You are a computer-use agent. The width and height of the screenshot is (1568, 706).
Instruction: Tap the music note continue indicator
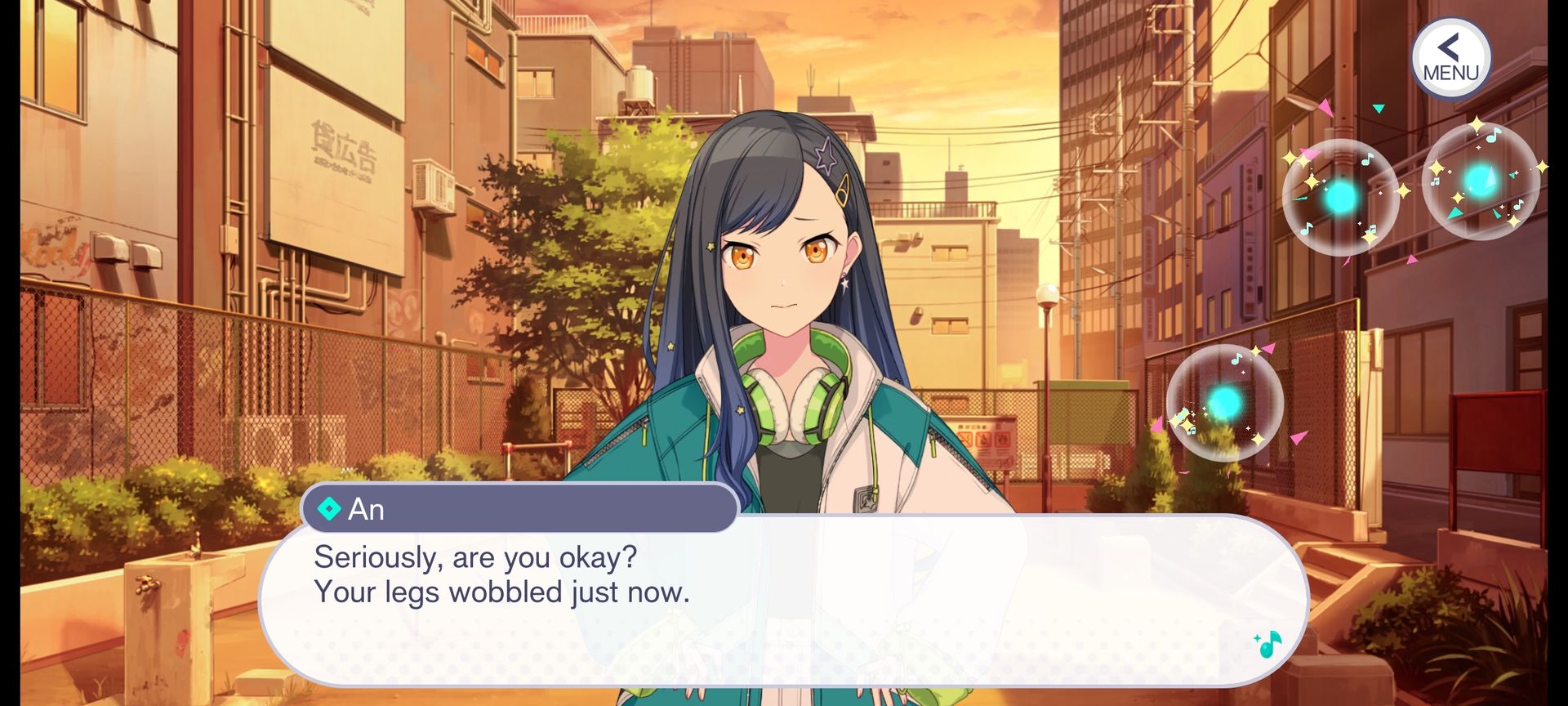1267,644
